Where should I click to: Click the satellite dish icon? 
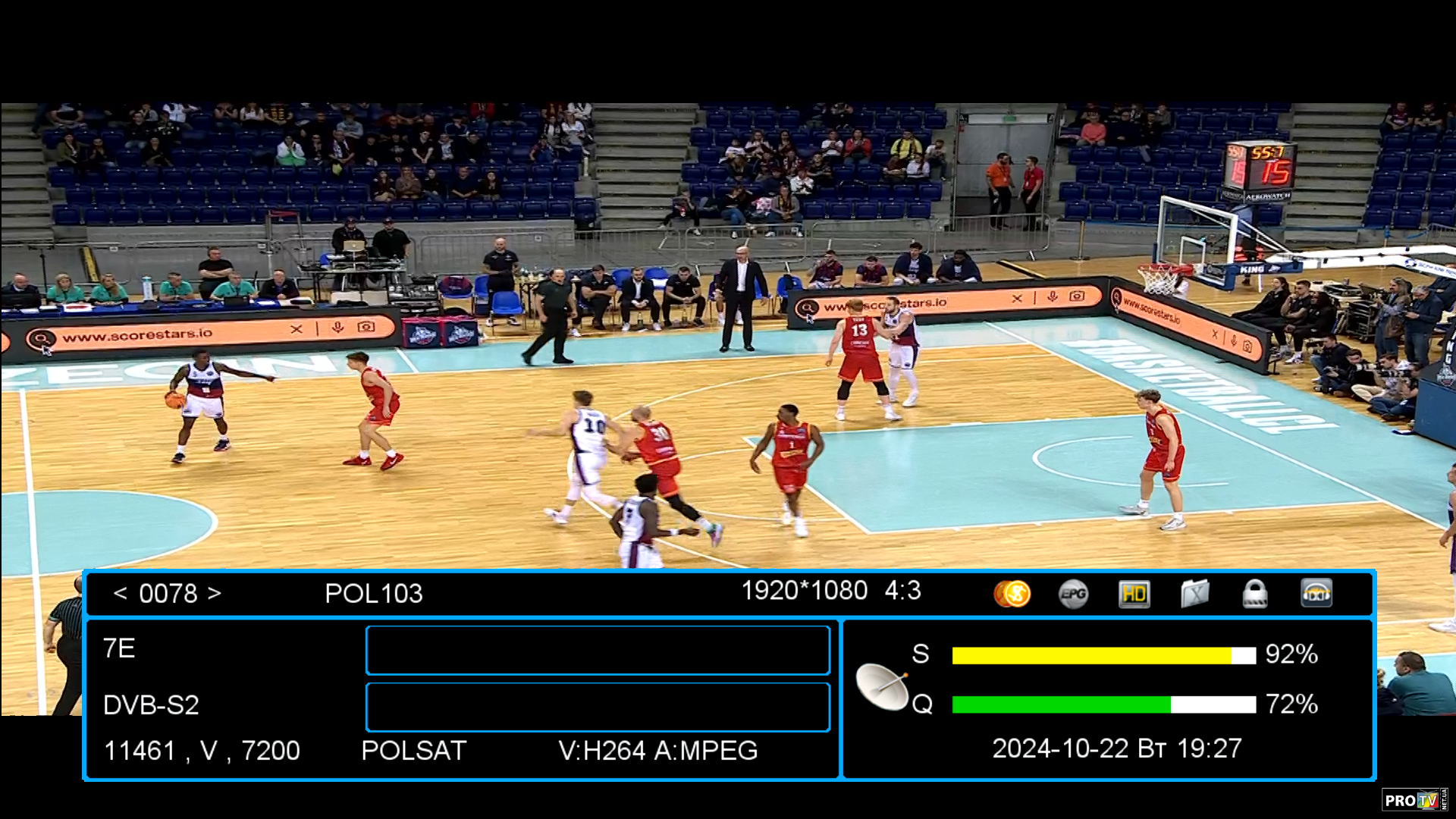883,686
